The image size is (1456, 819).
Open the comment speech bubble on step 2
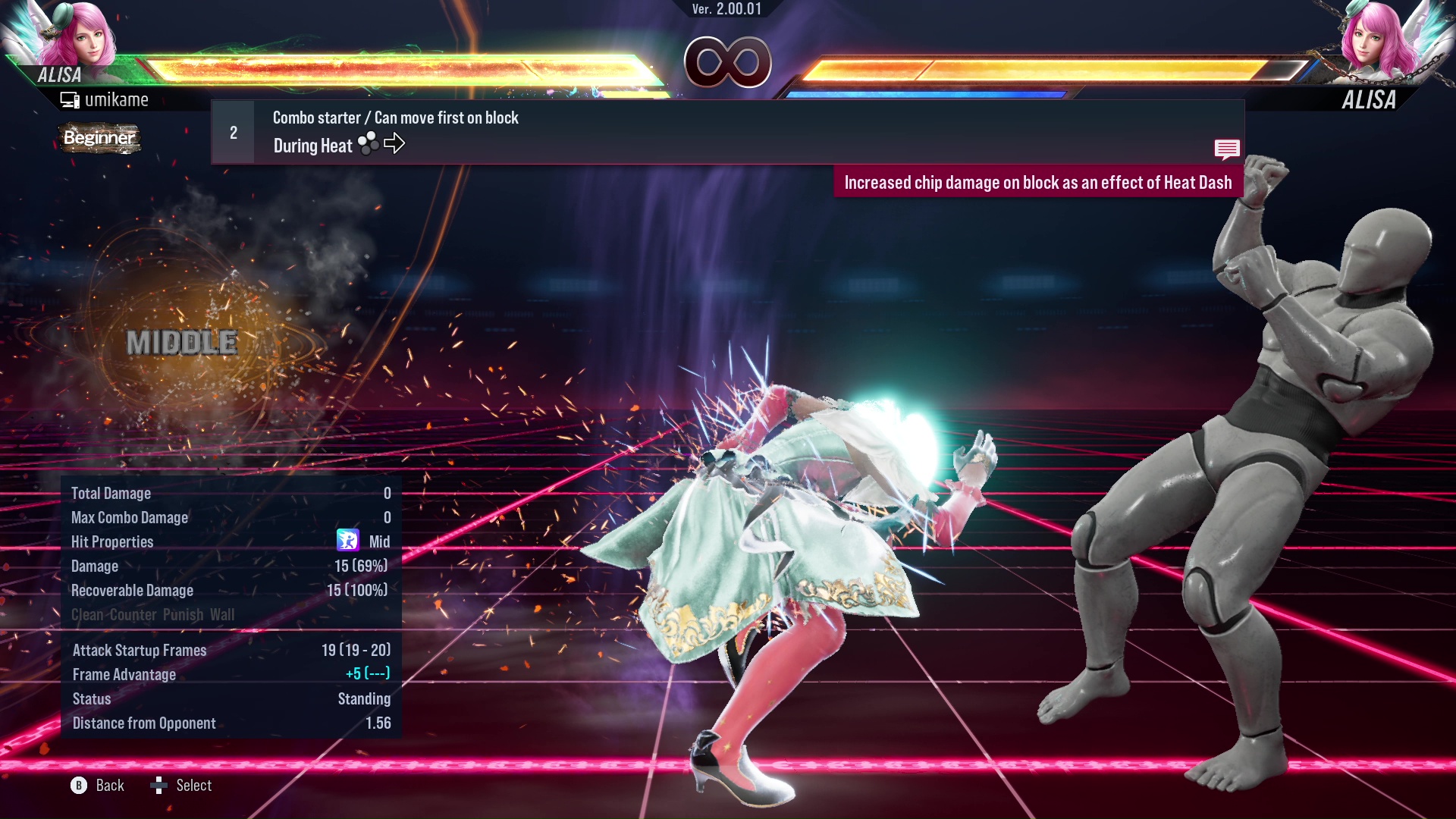pyautogui.click(x=1227, y=149)
